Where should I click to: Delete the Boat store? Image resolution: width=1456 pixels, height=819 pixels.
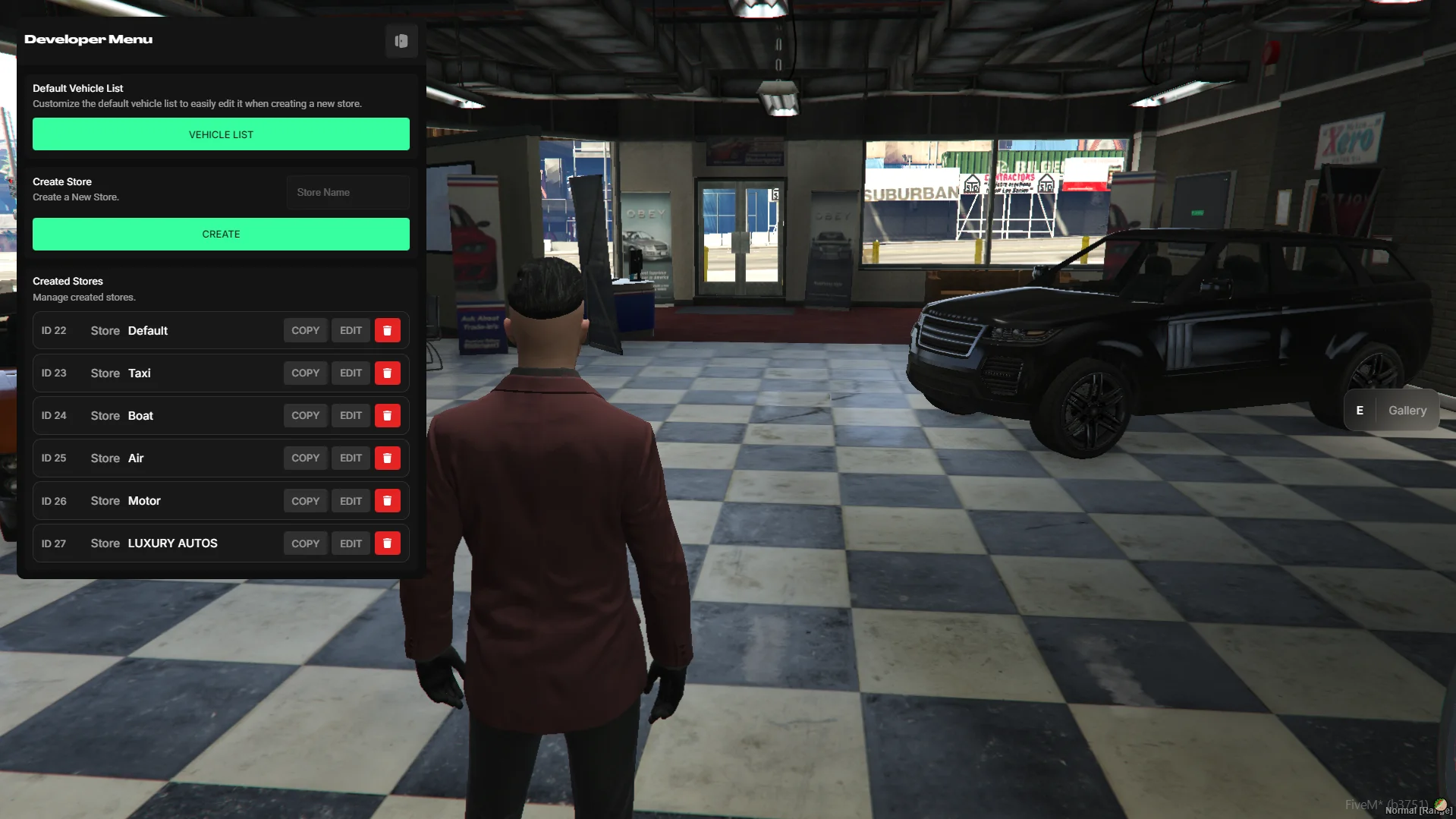[x=387, y=416]
